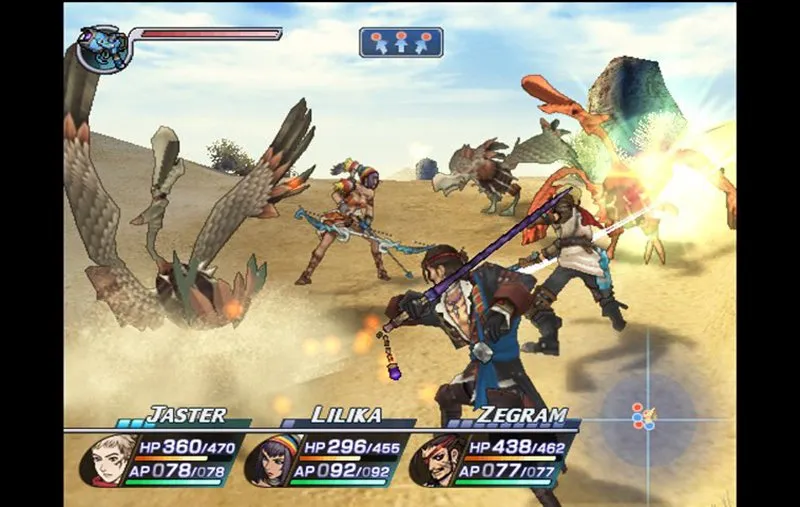Image resolution: width=800 pixels, height=507 pixels.
Task: Click the targeted enemy icon beside the red bar
Action: pos(105,49)
